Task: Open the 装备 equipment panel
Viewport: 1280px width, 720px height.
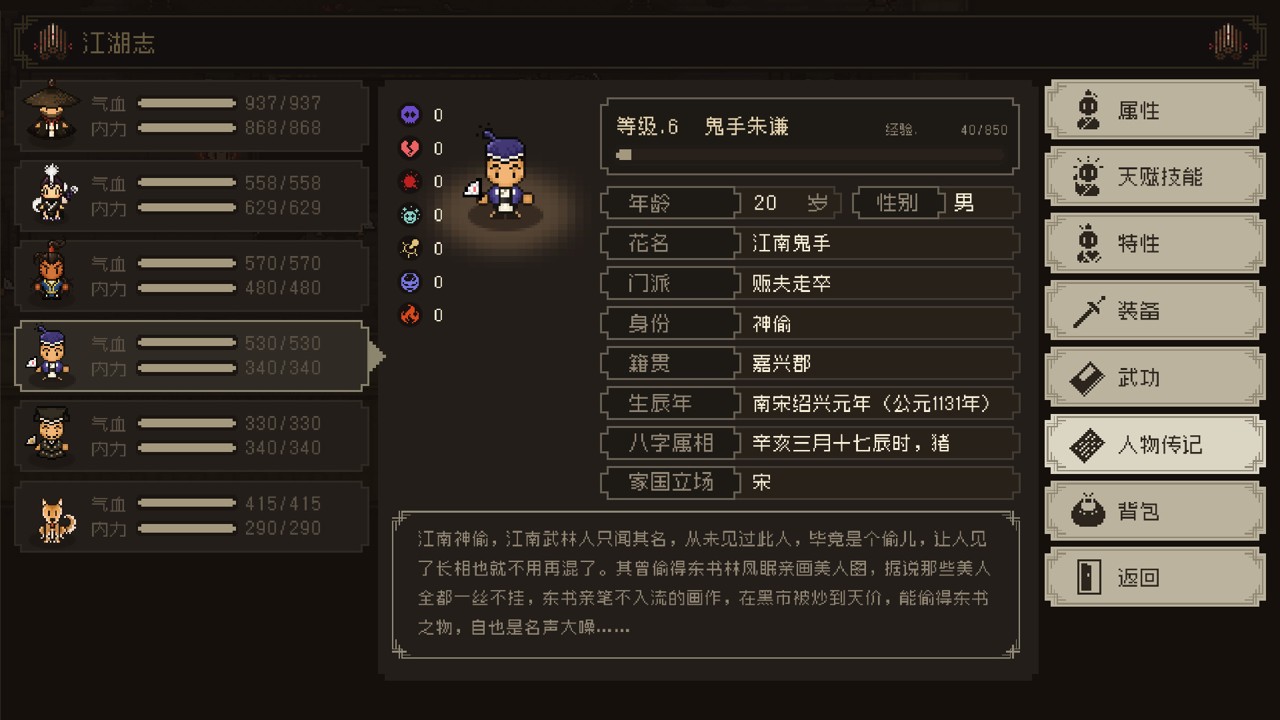Action: 1154,311
